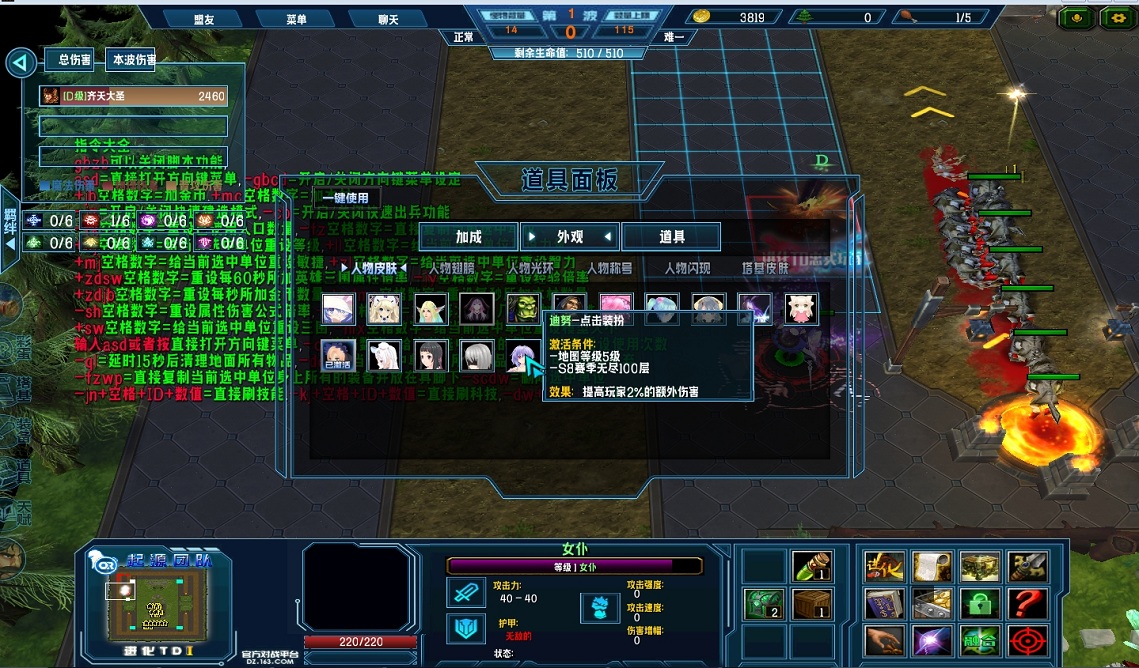Select the green orc skin portrait
This screenshot has width=1139, height=668.
click(x=522, y=308)
